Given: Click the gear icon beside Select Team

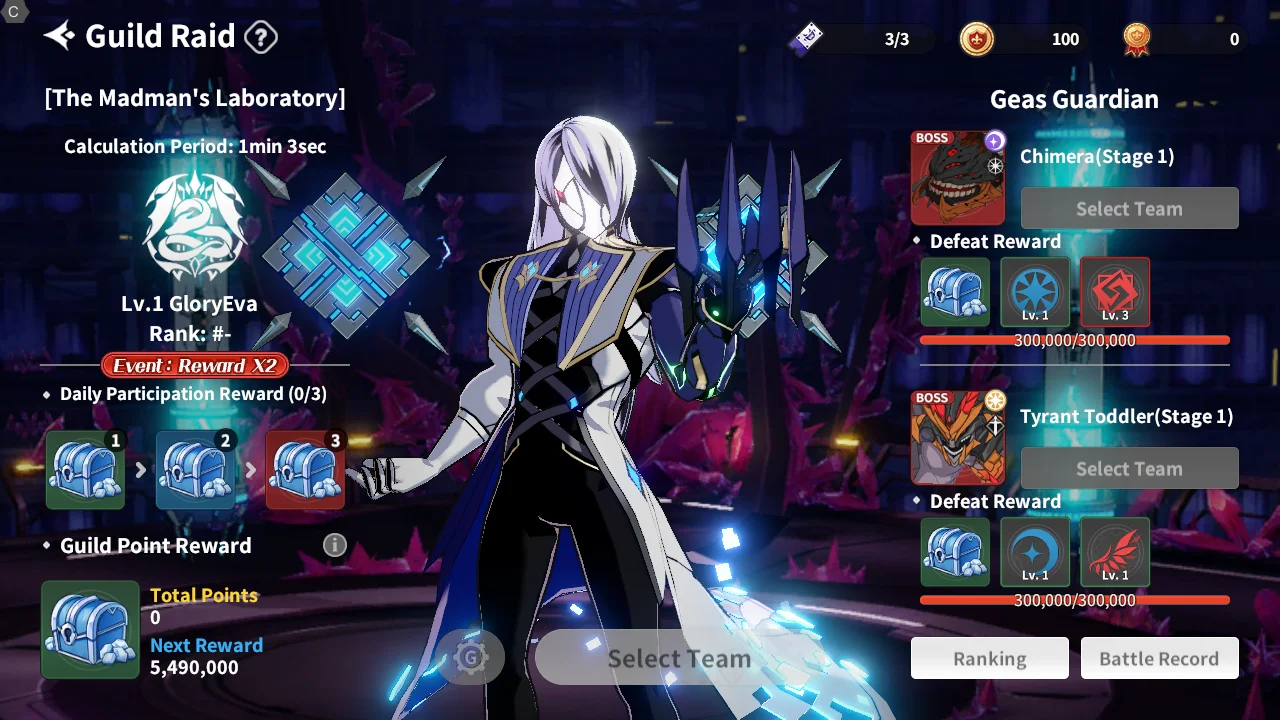Looking at the screenshot, I should click(471, 657).
